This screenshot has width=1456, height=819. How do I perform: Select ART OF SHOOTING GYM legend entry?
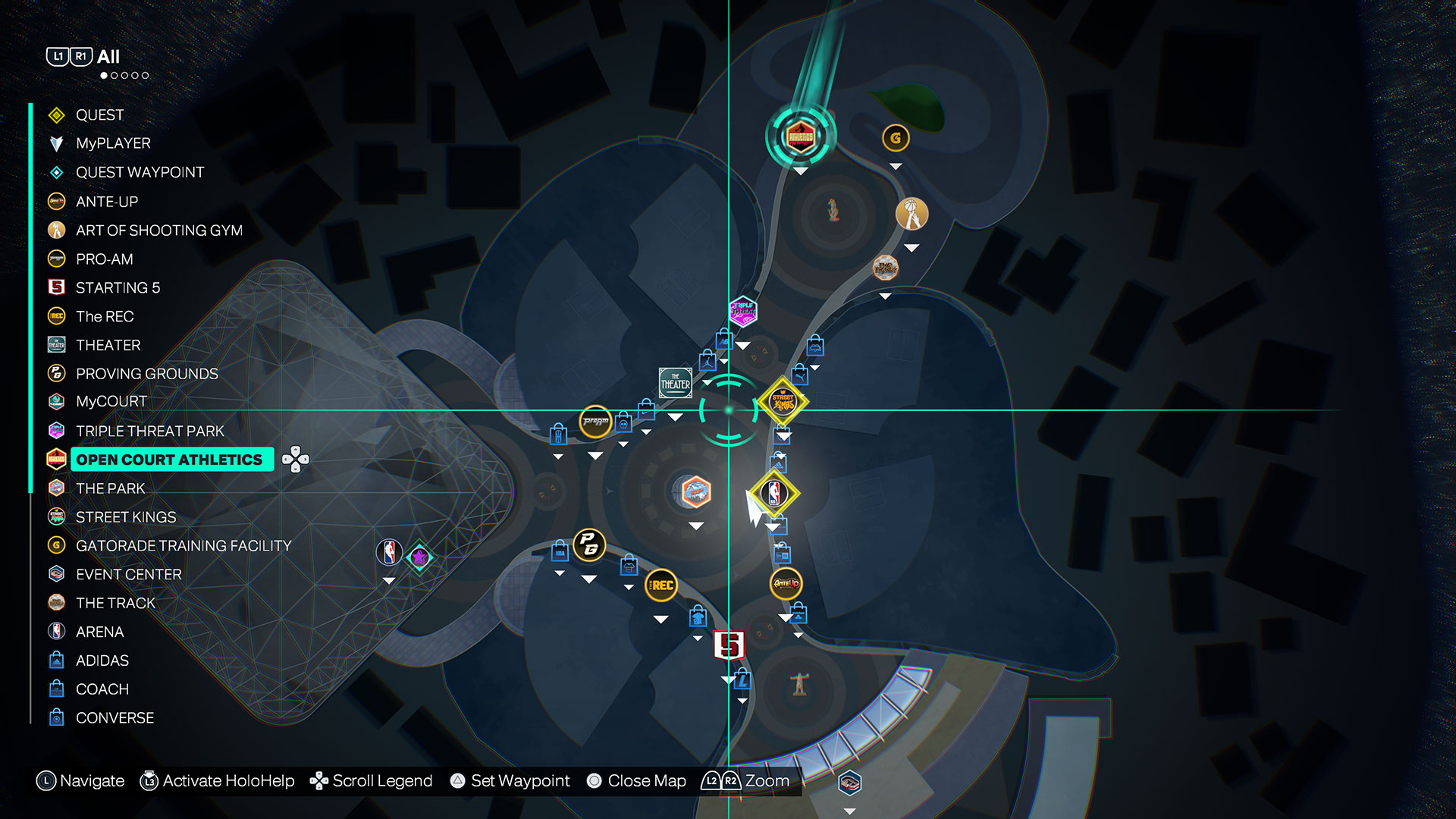tap(158, 231)
